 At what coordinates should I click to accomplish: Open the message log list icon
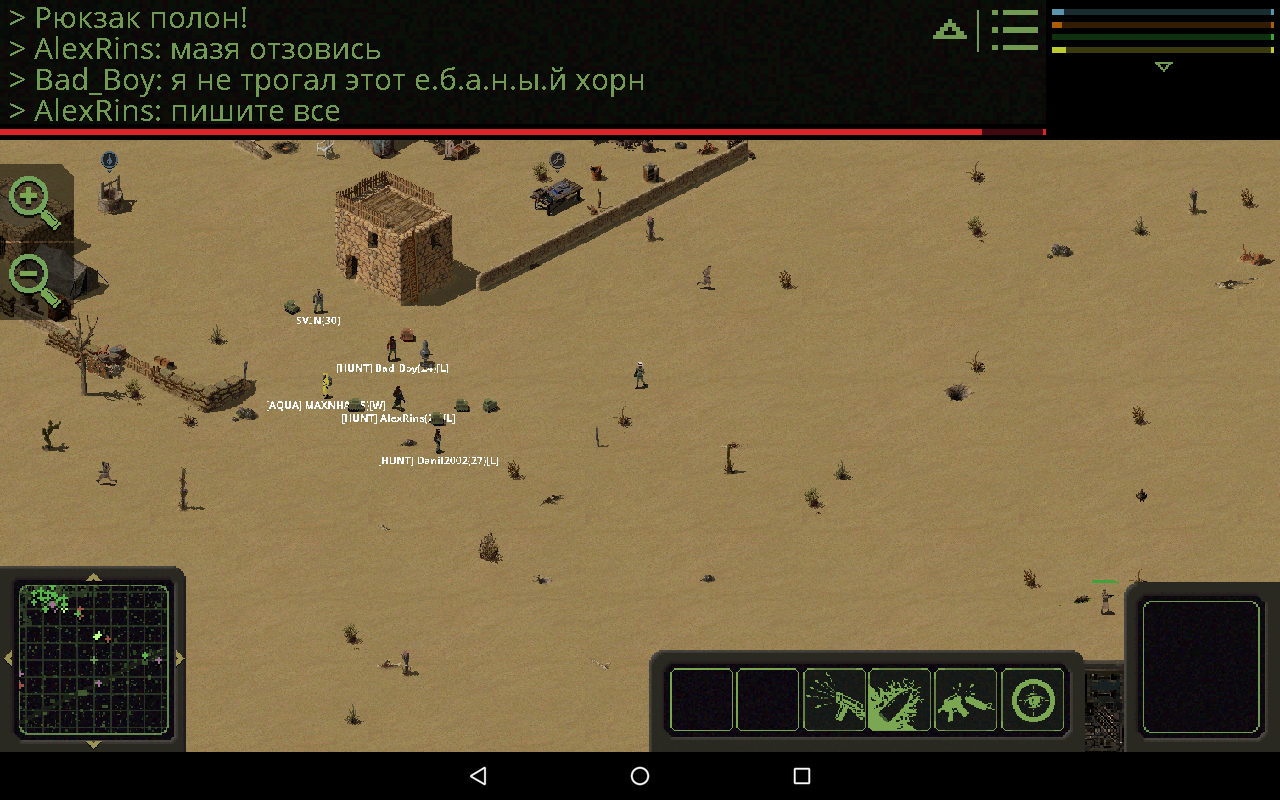tap(1014, 30)
